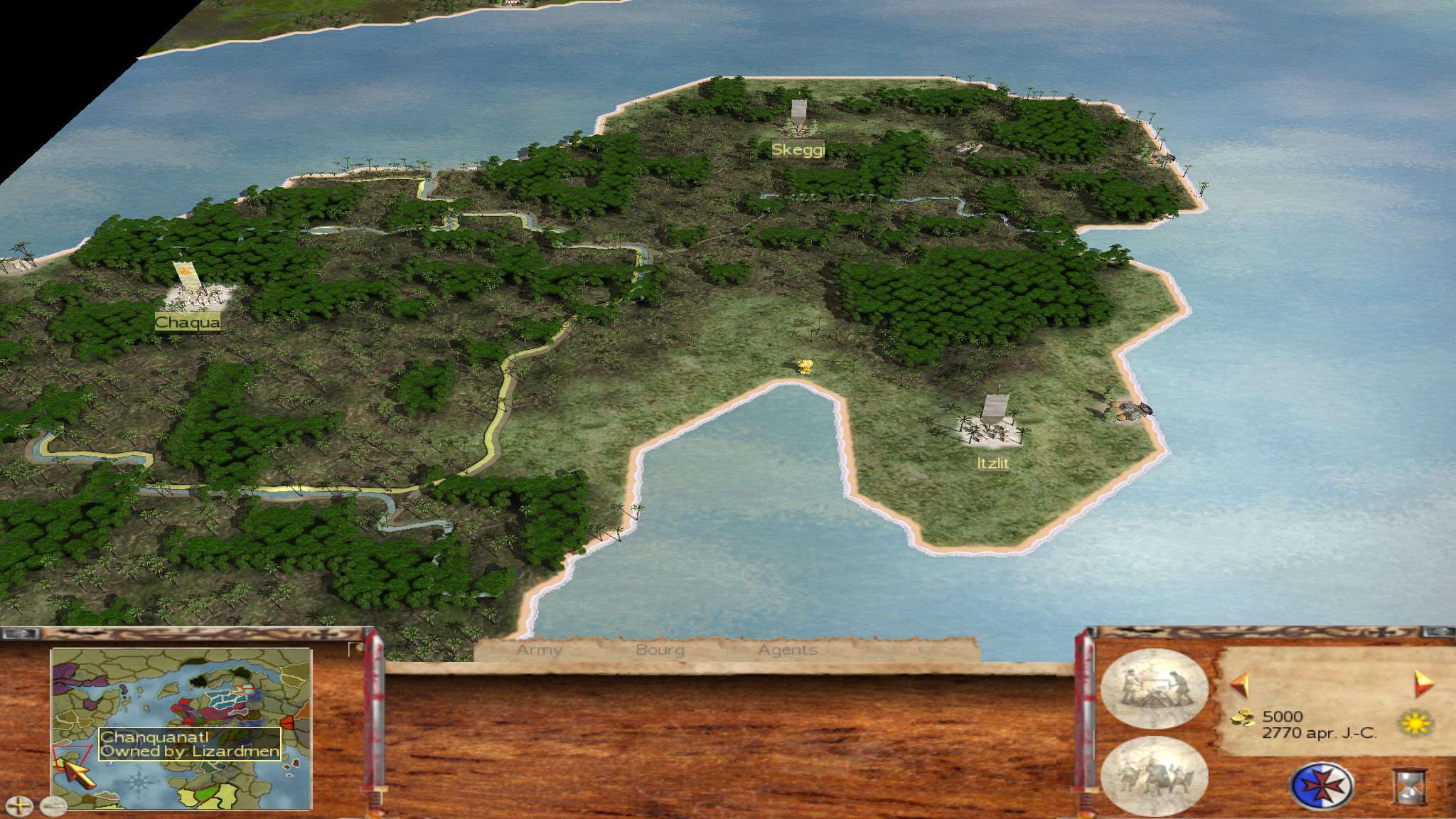Image resolution: width=1456 pixels, height=819 pixels.
Task: Select the Chaqua settlement label
Action: 188,323
